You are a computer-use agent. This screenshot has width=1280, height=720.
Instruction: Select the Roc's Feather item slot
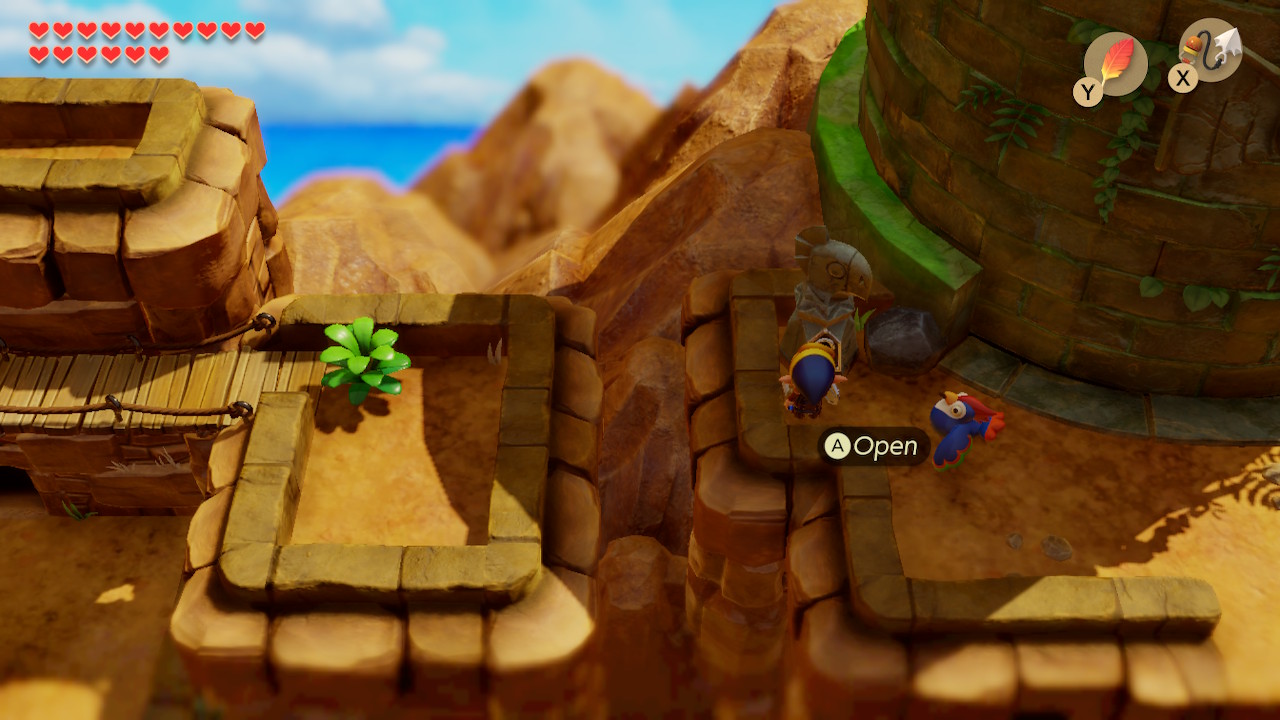(1115, 64)
